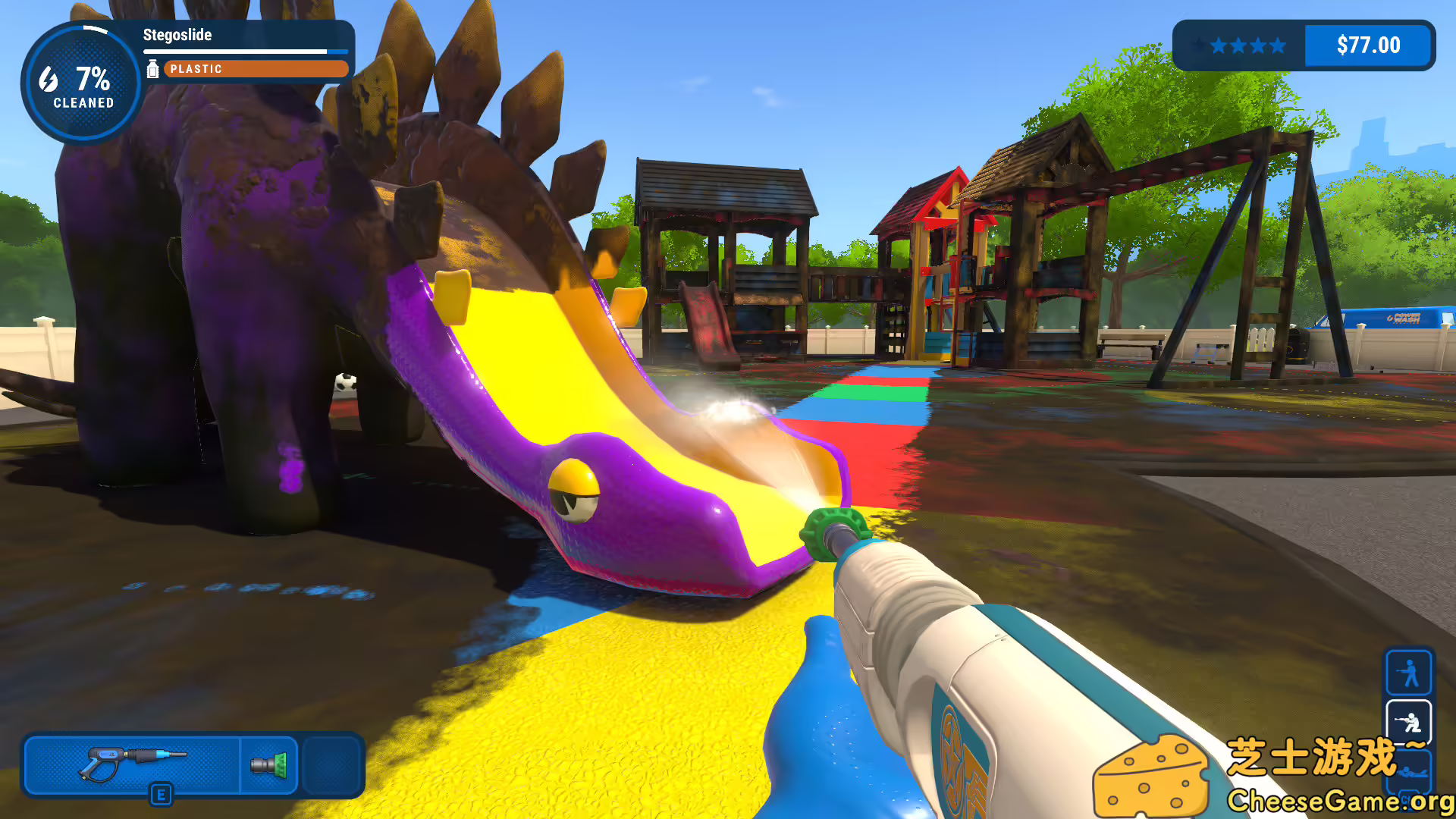Click the E key prompt on the equipment bar
Viewport: 1456px width, 819px height.
(162, 794)
